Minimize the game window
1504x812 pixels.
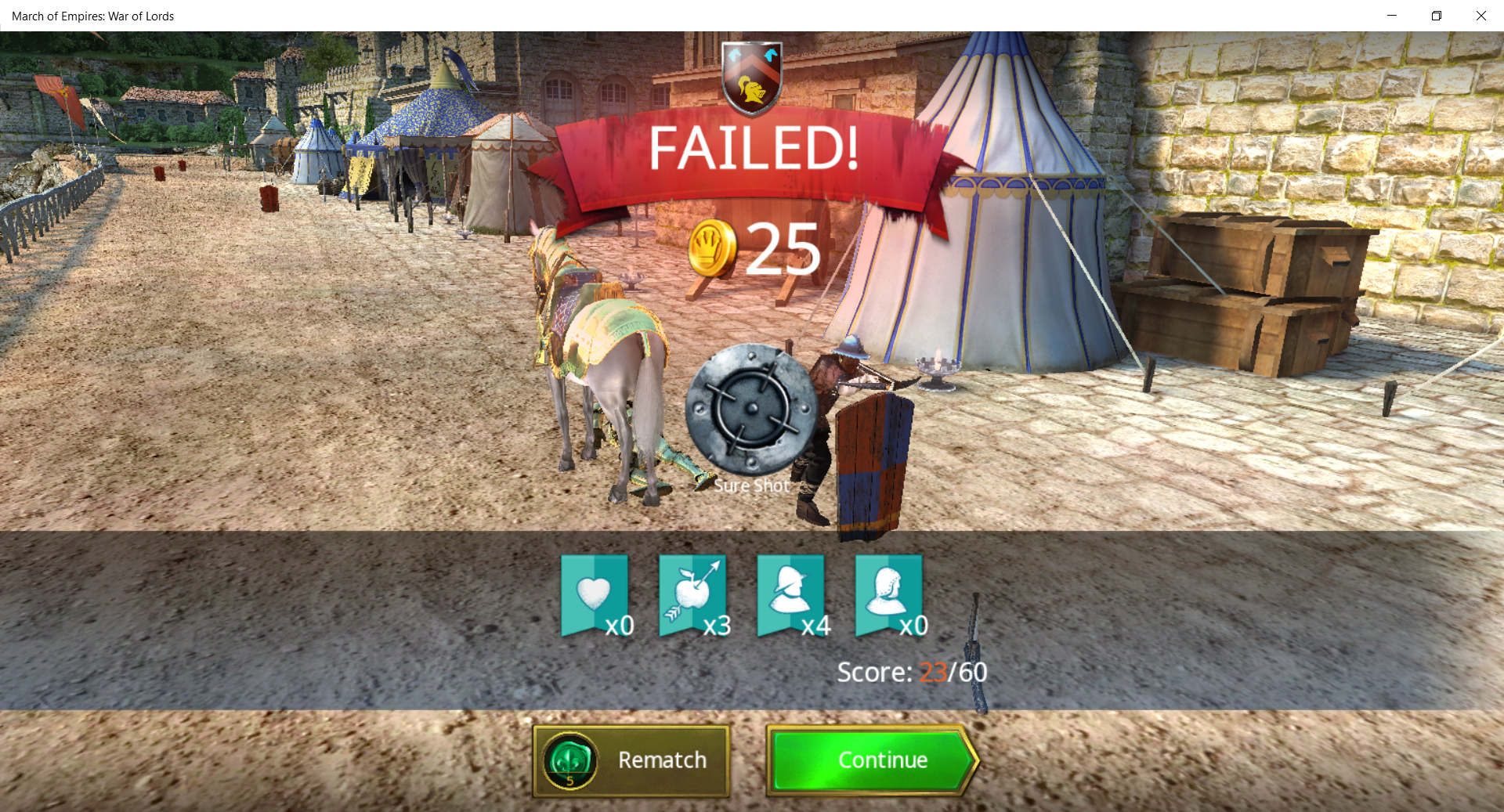1392,16
